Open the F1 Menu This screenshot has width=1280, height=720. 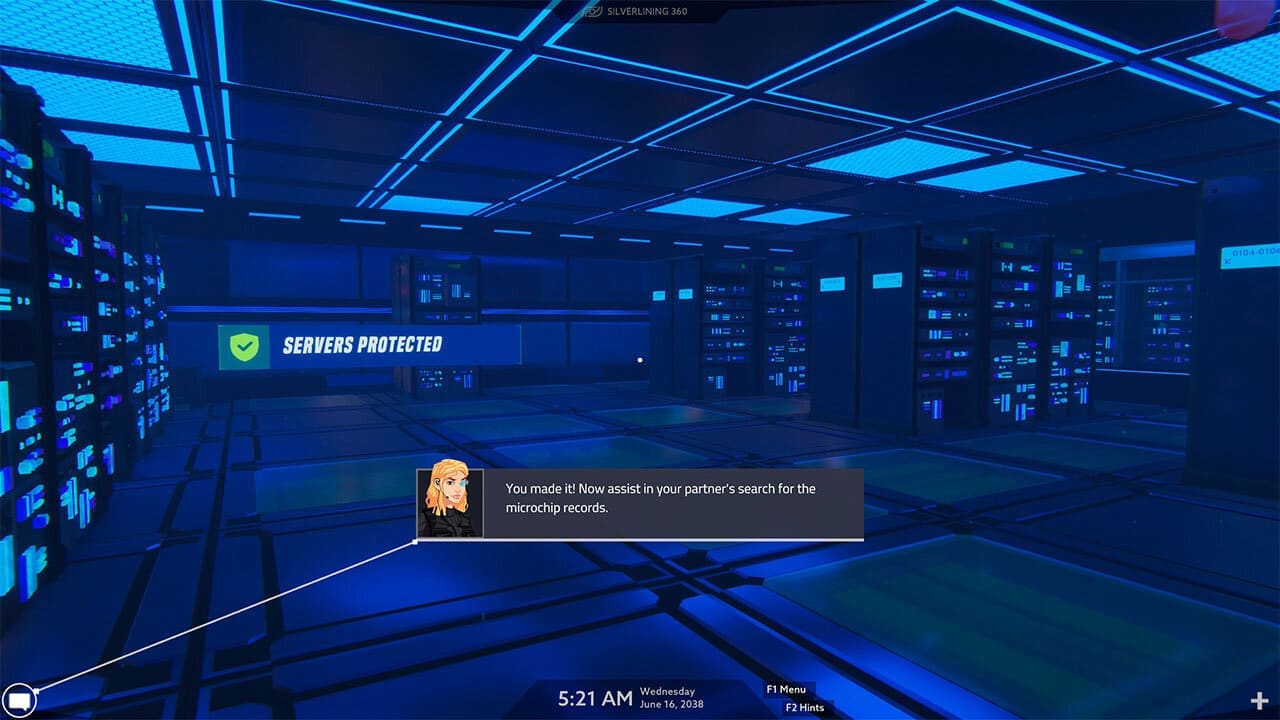[x=788, y=689]
